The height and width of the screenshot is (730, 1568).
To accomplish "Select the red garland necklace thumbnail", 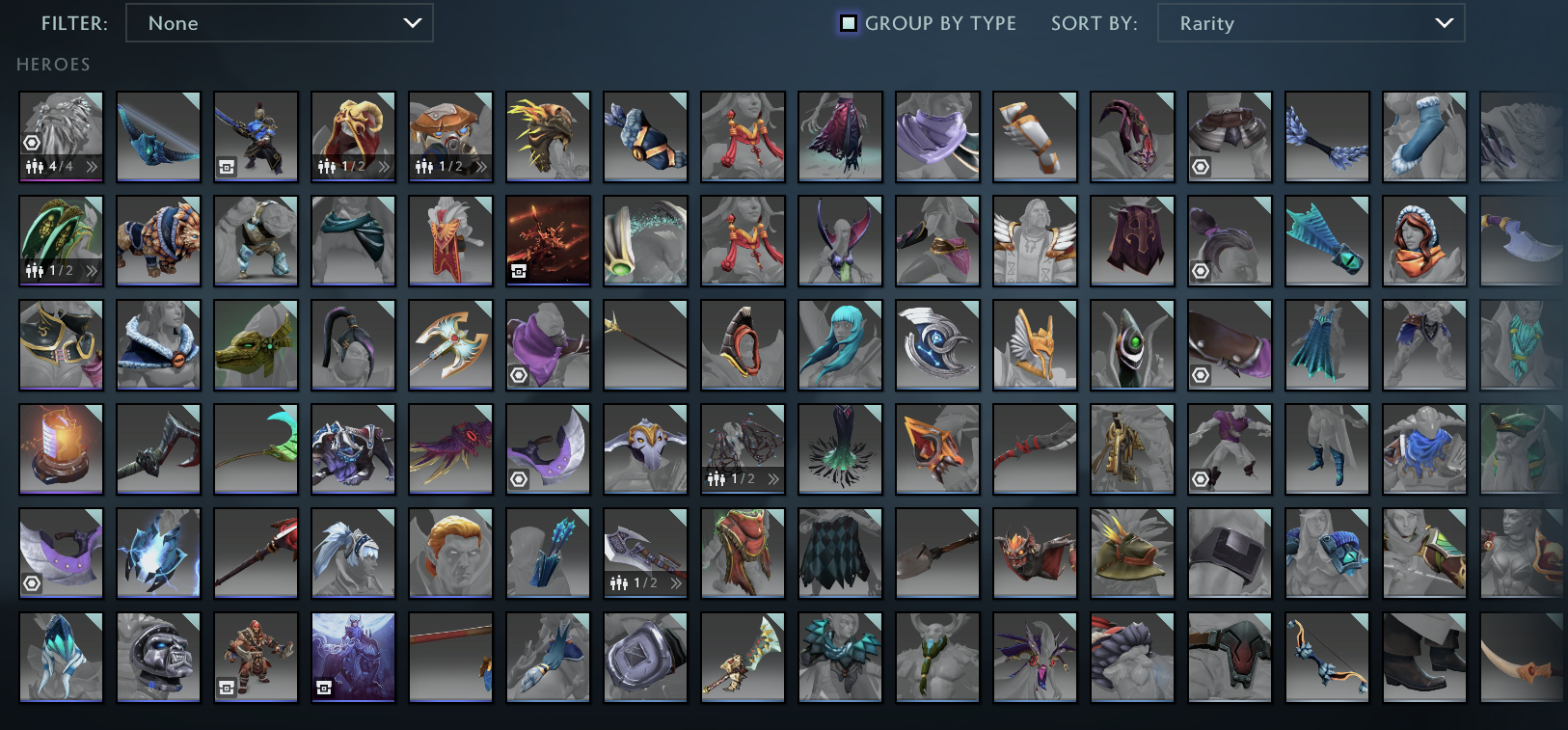I will tap(743, 137).
